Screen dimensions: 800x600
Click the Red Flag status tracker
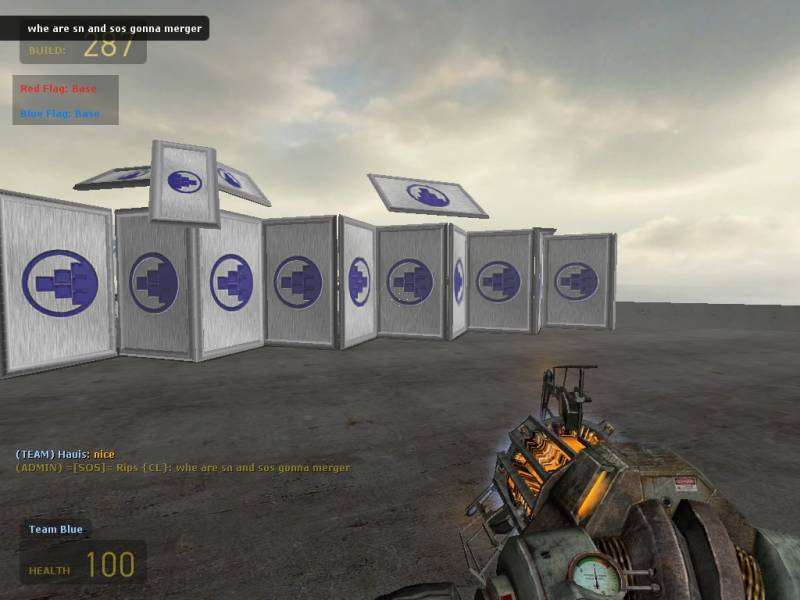(x=58, y=89)
